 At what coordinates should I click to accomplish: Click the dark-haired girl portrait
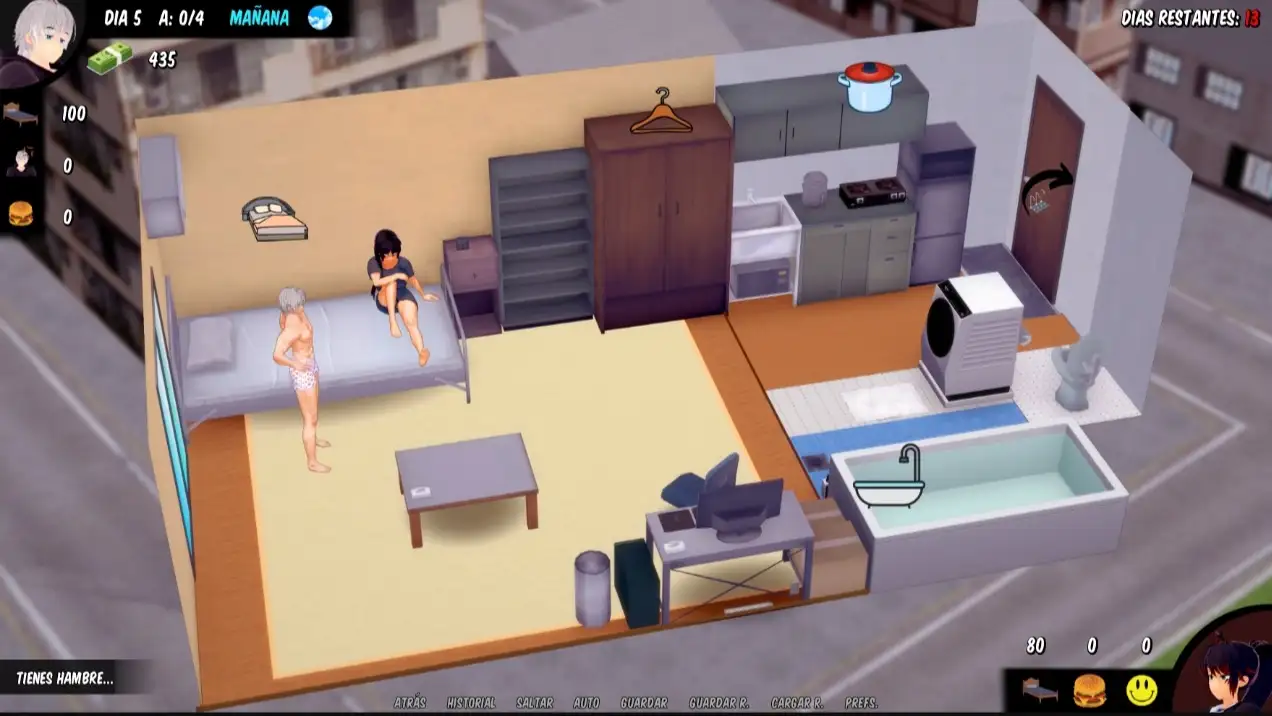tap(1228, 670)
